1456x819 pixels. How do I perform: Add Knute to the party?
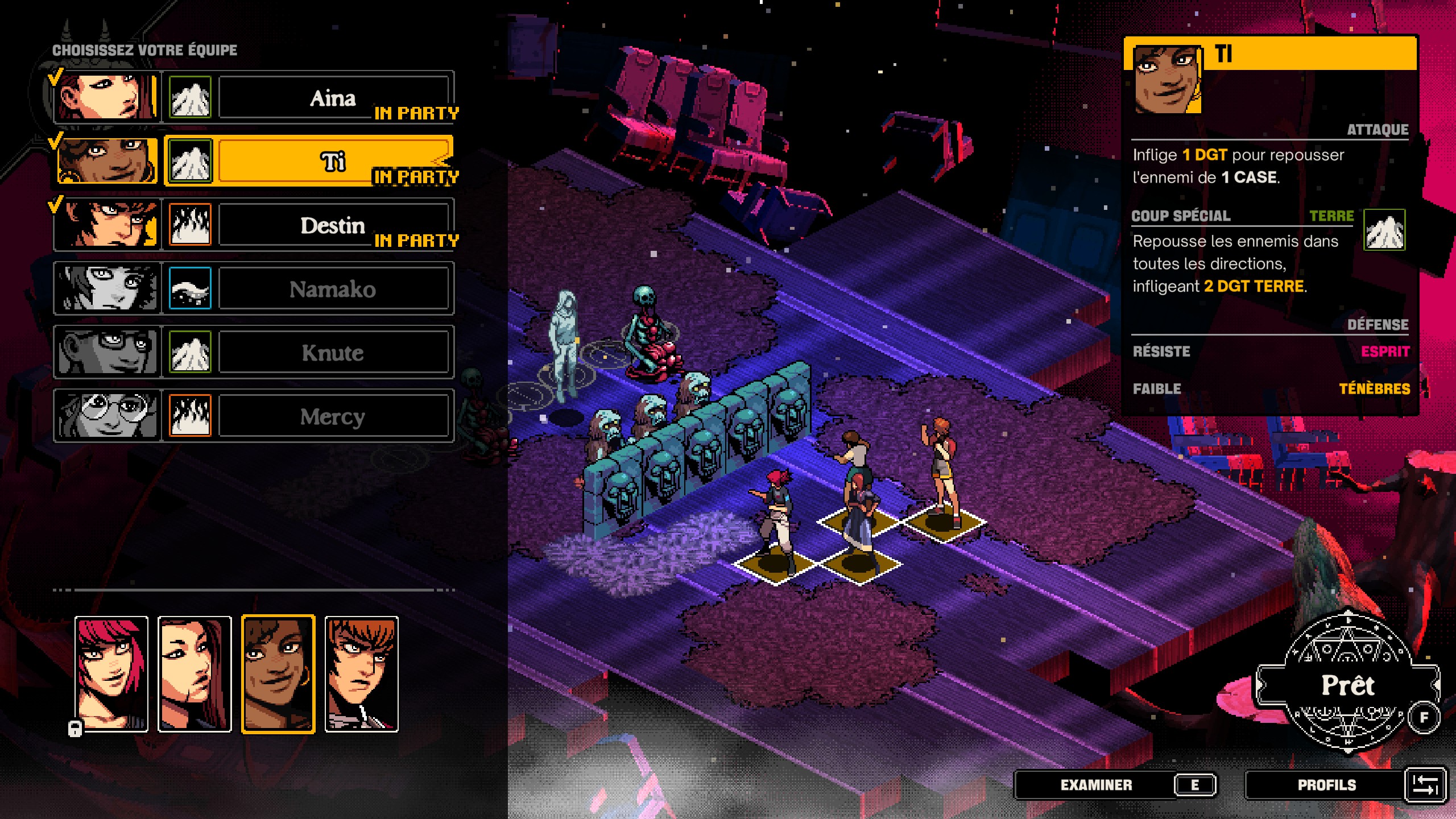(333, 352)
